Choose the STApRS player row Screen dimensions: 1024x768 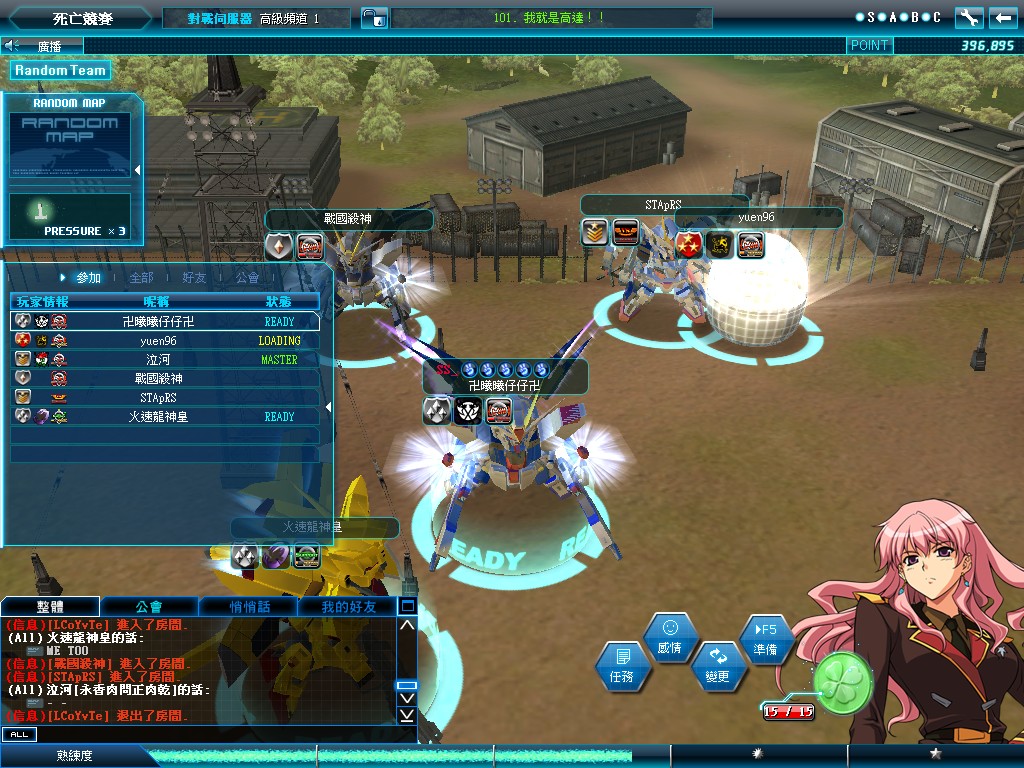pos(160,398)
